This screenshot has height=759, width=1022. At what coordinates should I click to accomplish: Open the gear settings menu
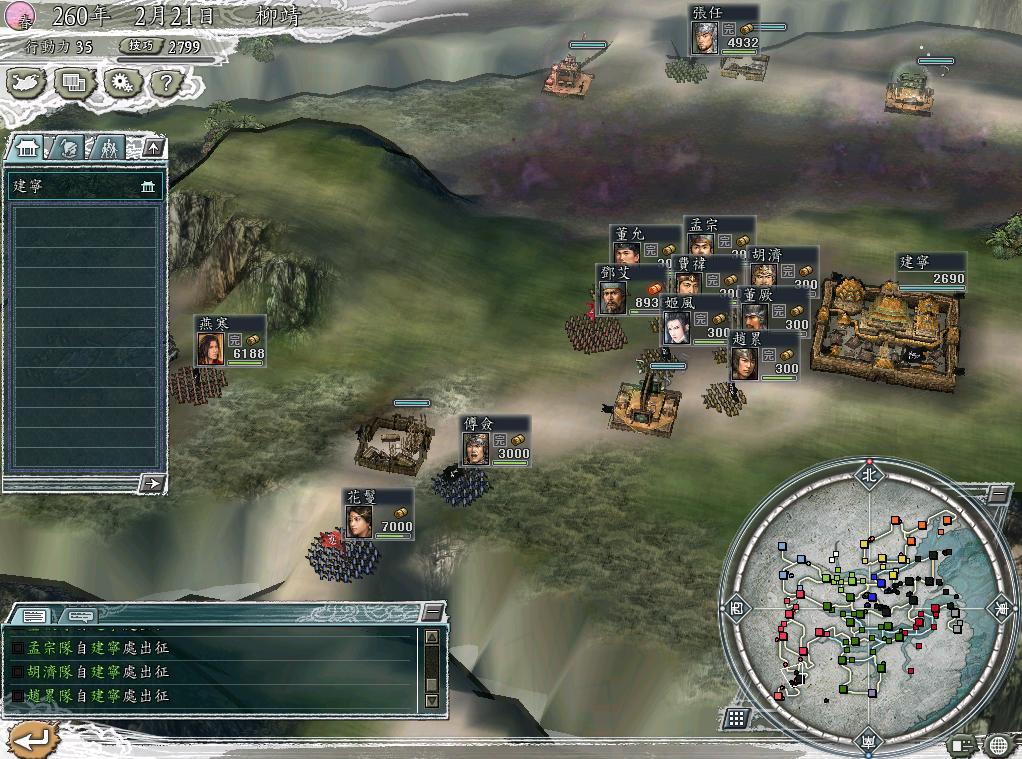coord(122,83)
